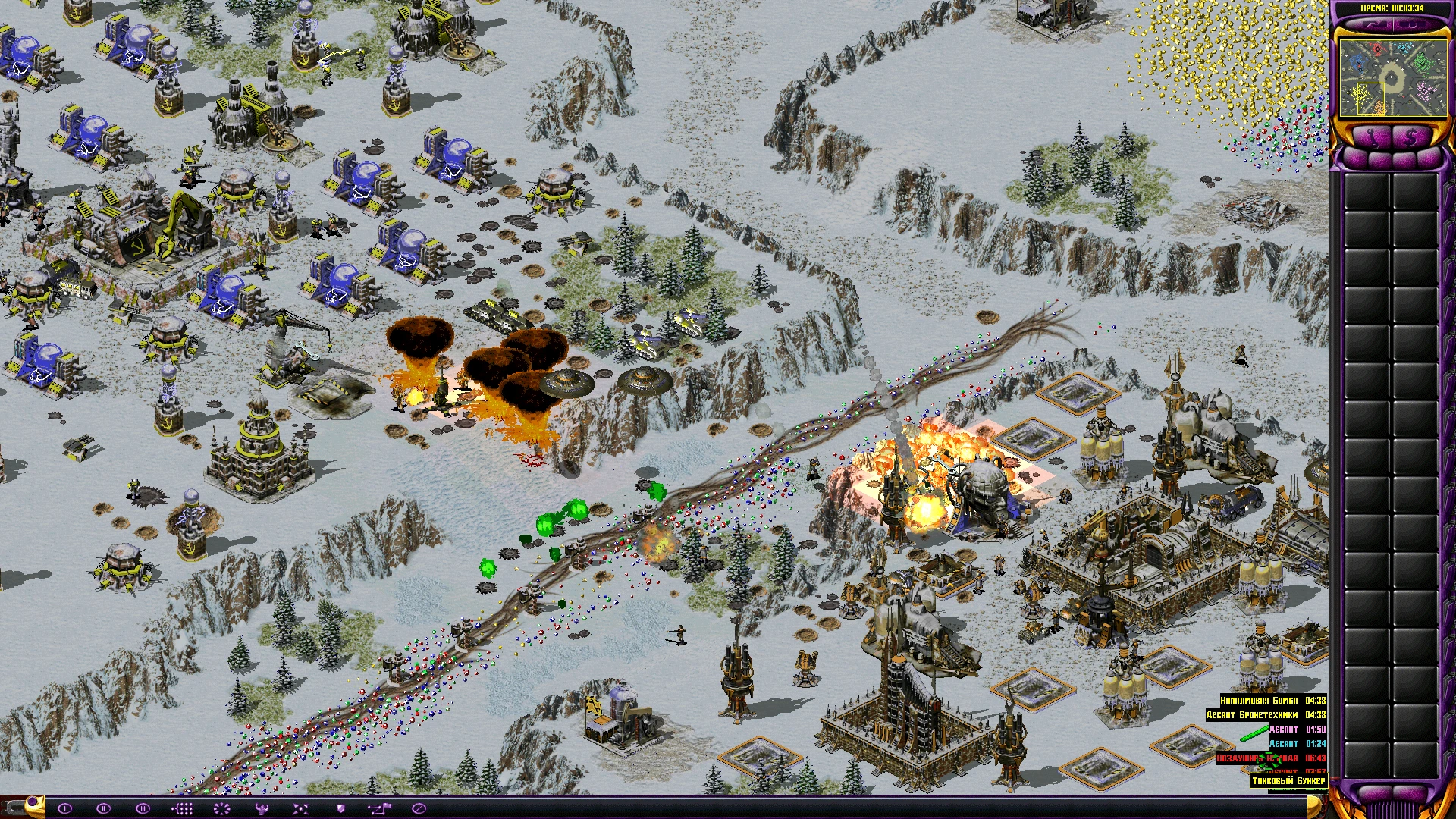Image resolution: width=1456 pixels, height=819 pixels.
Task: Select control group team III button
Action: click(x=143, y=808)
